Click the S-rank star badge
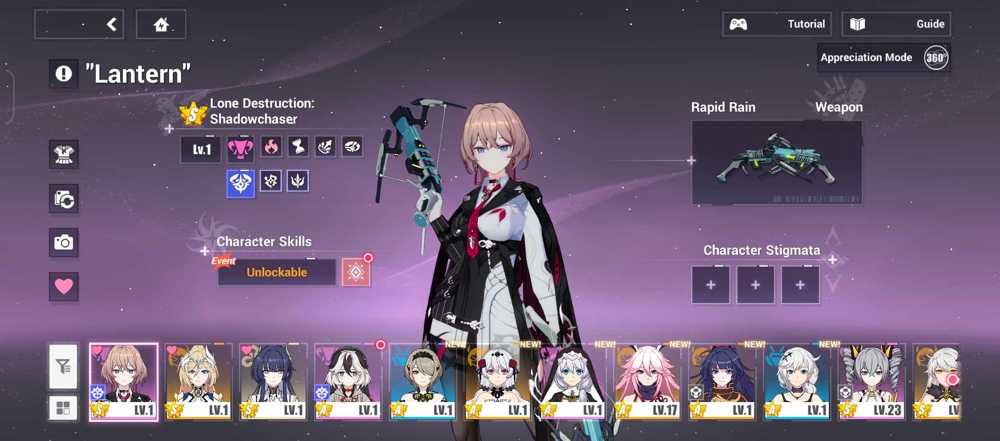Screen dimensions: 1000x441 coord(192,113)
